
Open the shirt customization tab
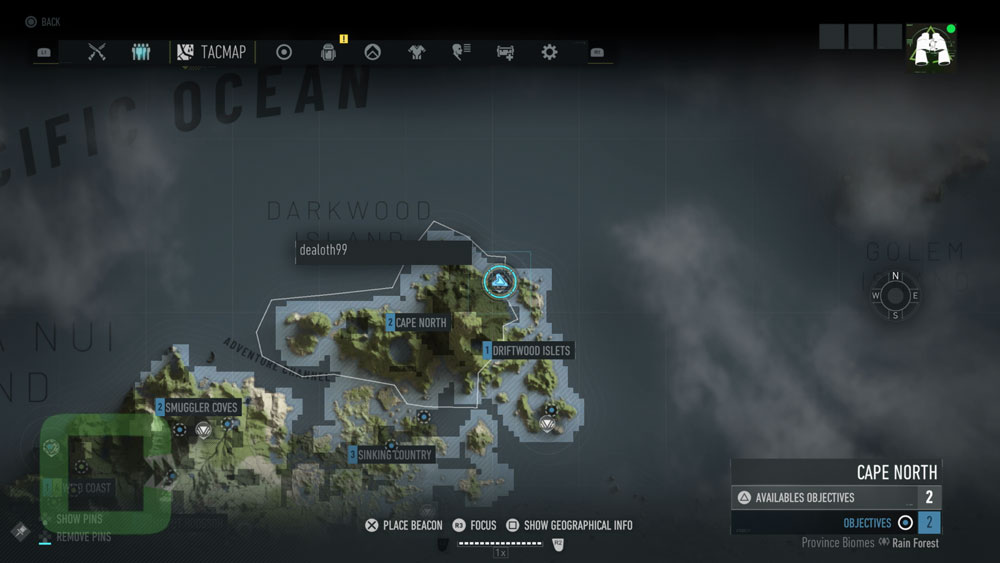click(x=416, y=52)
